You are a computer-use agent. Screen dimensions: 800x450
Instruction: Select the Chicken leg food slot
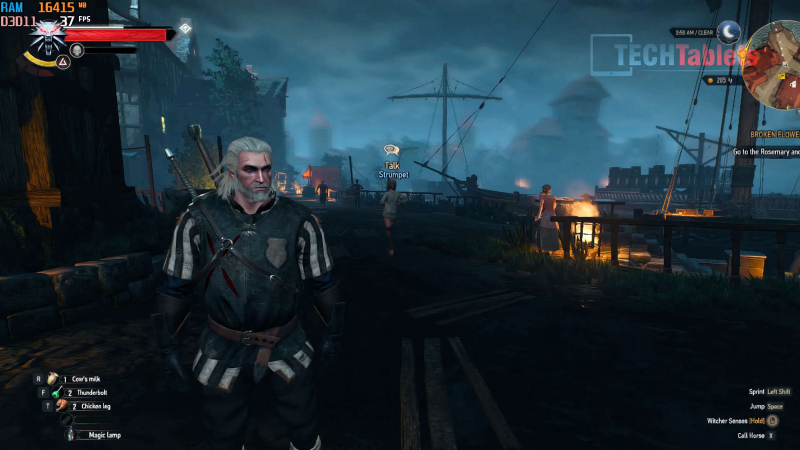pos(61,406)
